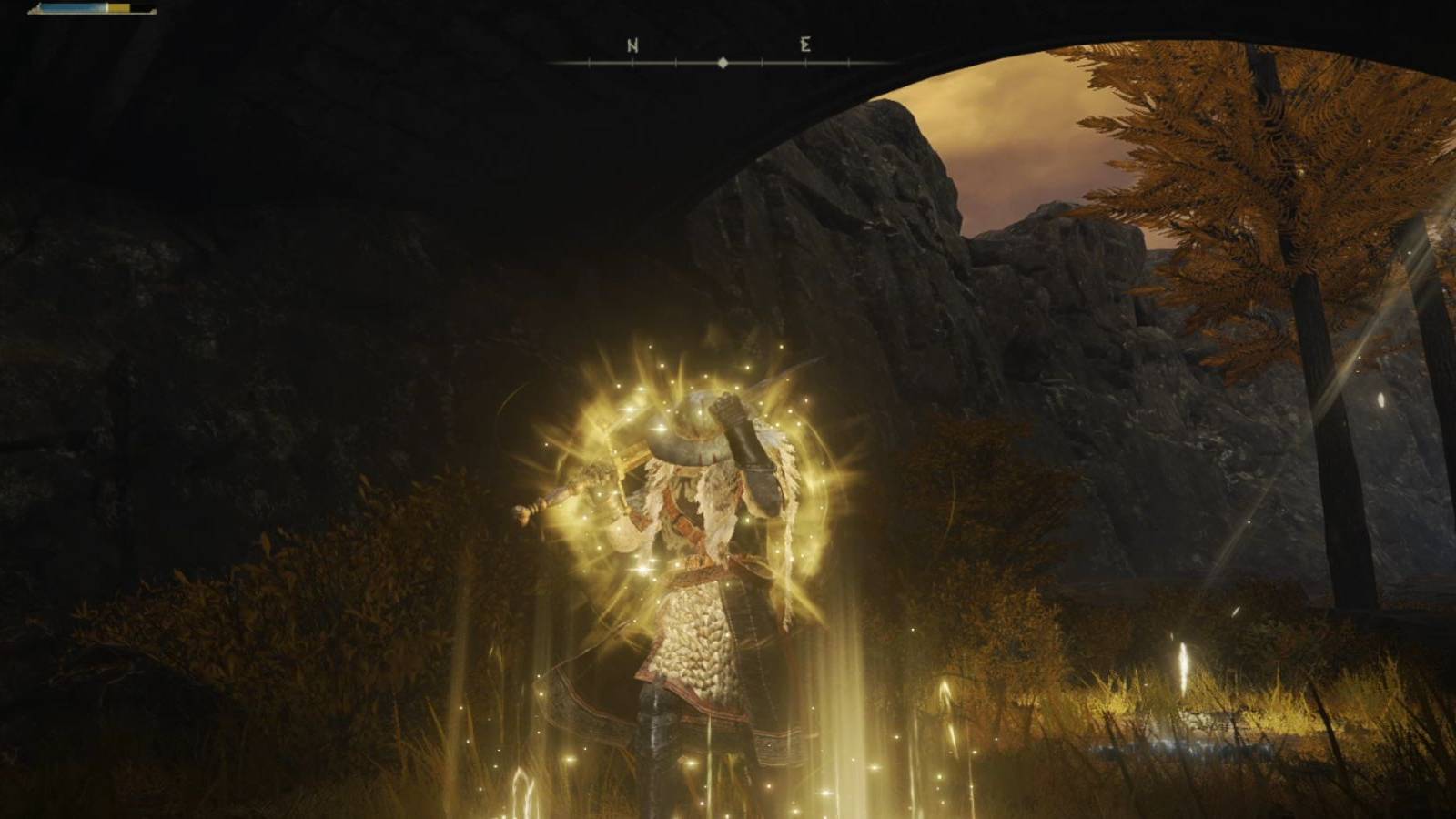The width and height of the screenshot is (1456, 819).
Task: Click the compass tick right of E
Action: [848, 63]
